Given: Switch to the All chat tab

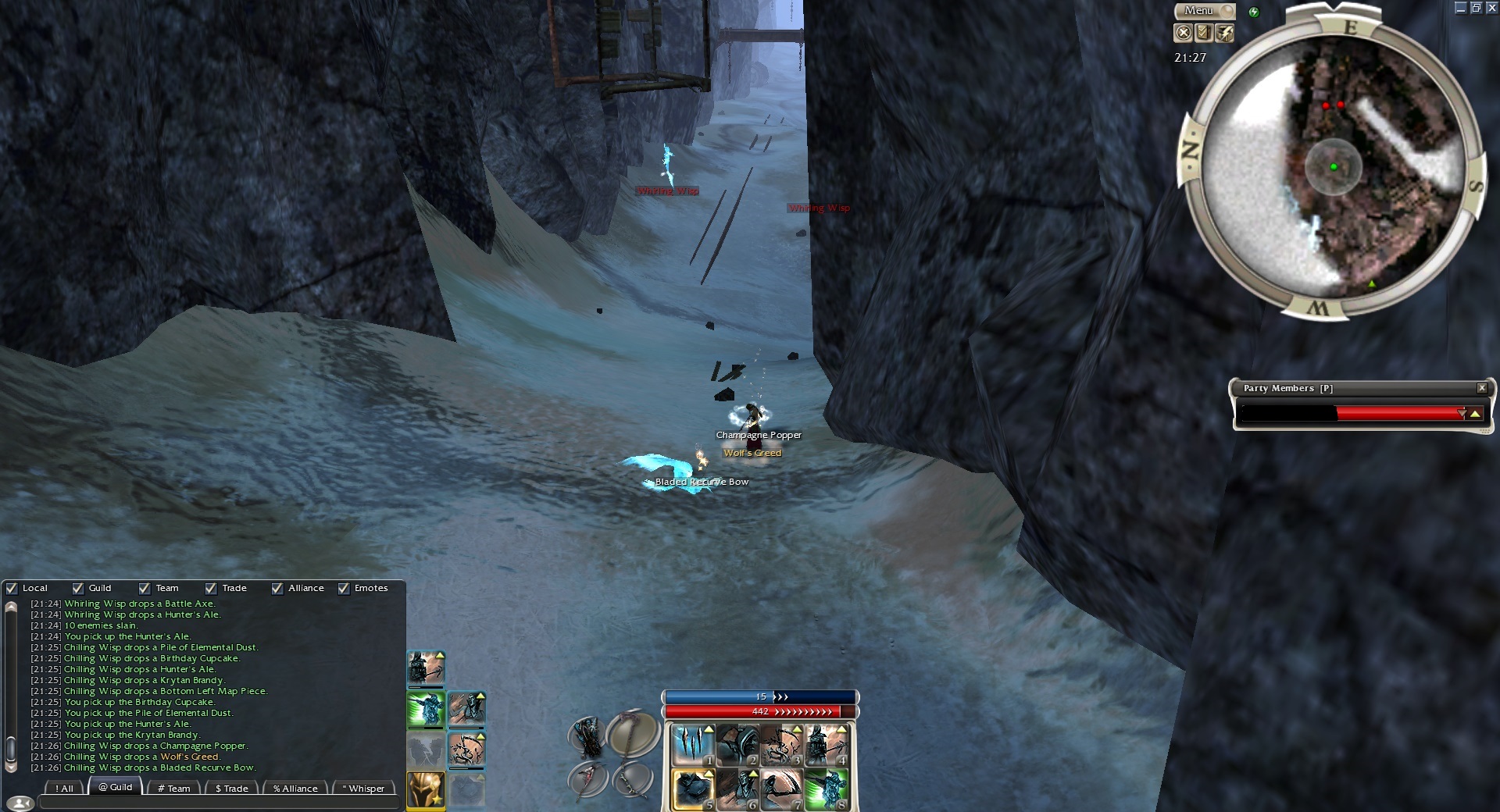Looking at the screenshot, I should tap(65, 788).
